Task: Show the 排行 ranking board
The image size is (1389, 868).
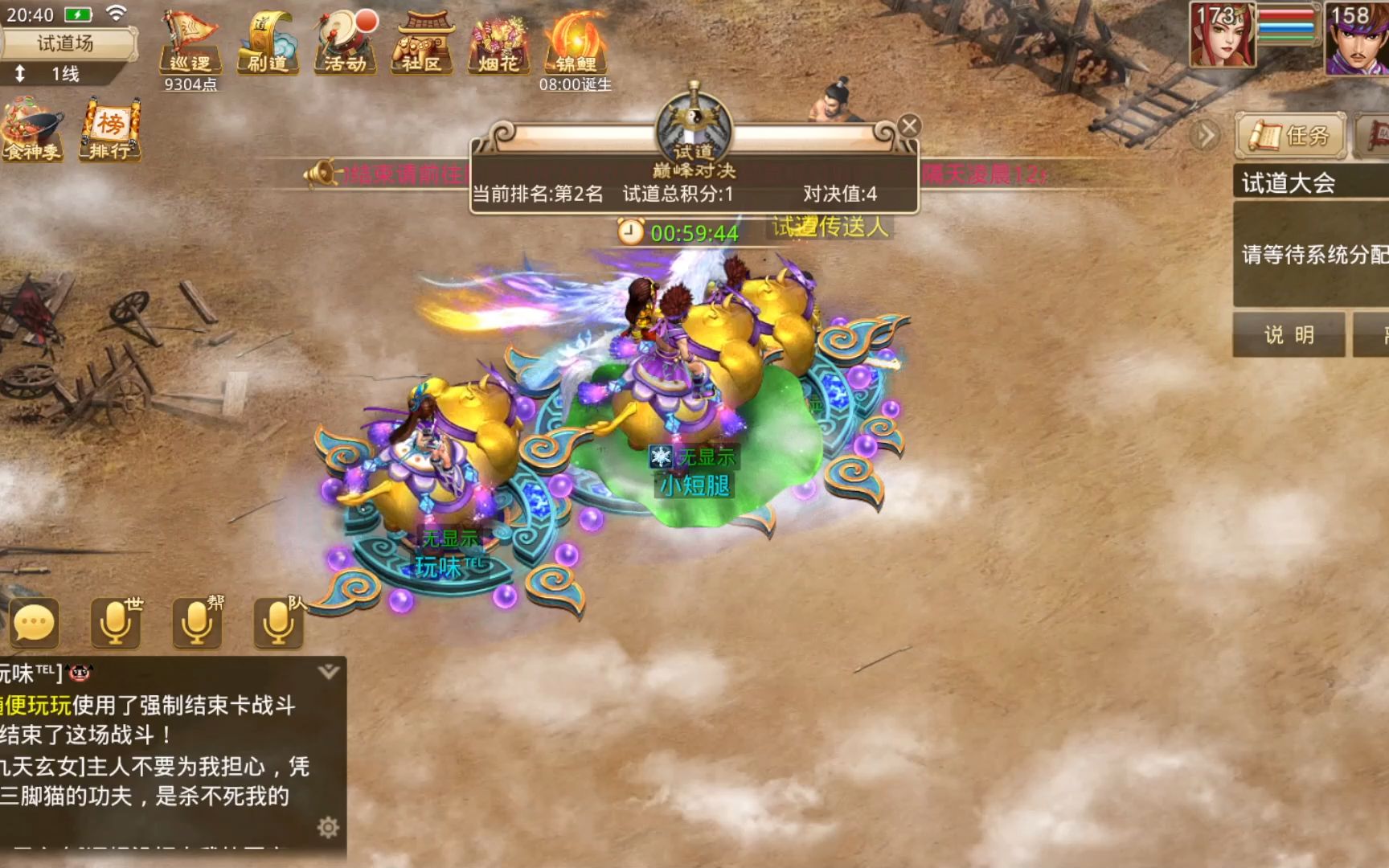Action: coord(110,129)
